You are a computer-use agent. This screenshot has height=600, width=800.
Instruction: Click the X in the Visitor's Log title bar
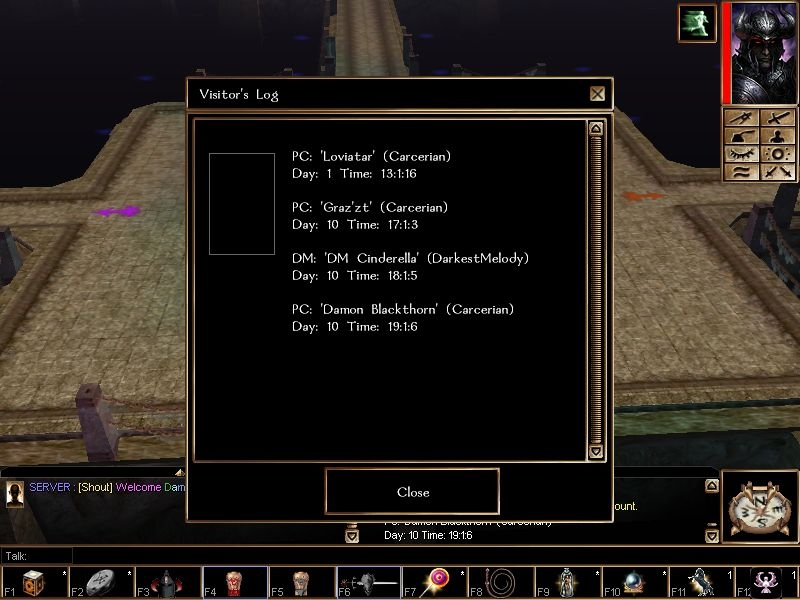(x=597, y=94)
